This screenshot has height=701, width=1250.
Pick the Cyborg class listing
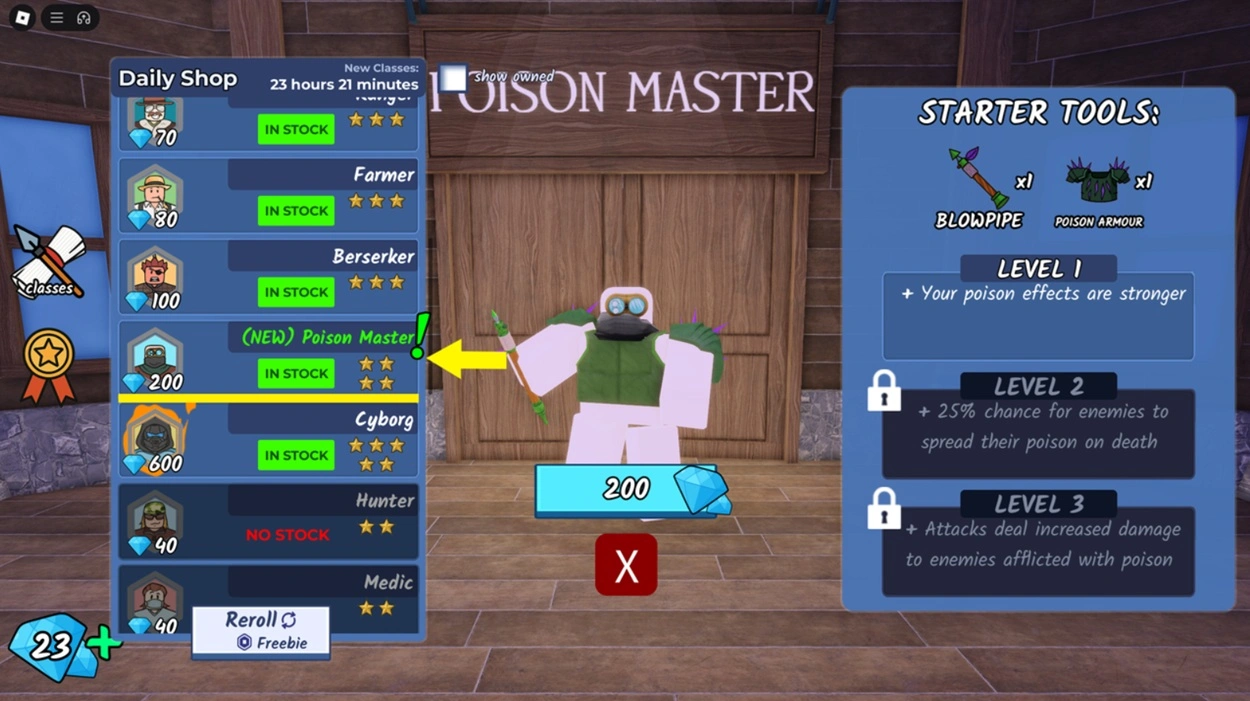pos(268,441)
